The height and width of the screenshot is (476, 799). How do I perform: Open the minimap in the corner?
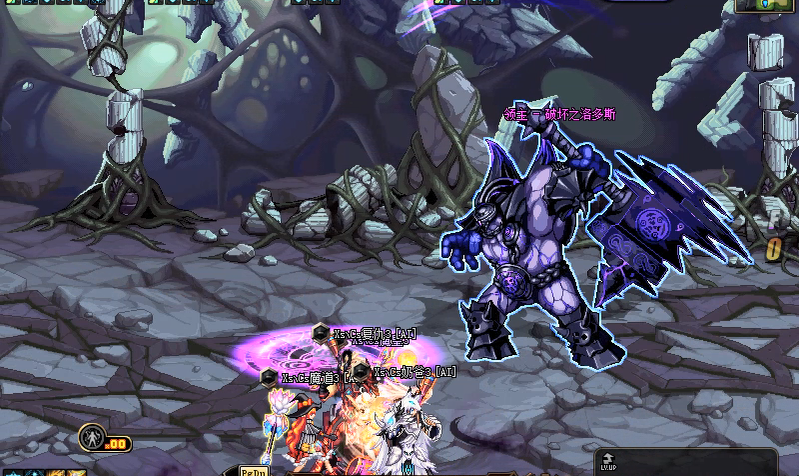pos(765,5)
